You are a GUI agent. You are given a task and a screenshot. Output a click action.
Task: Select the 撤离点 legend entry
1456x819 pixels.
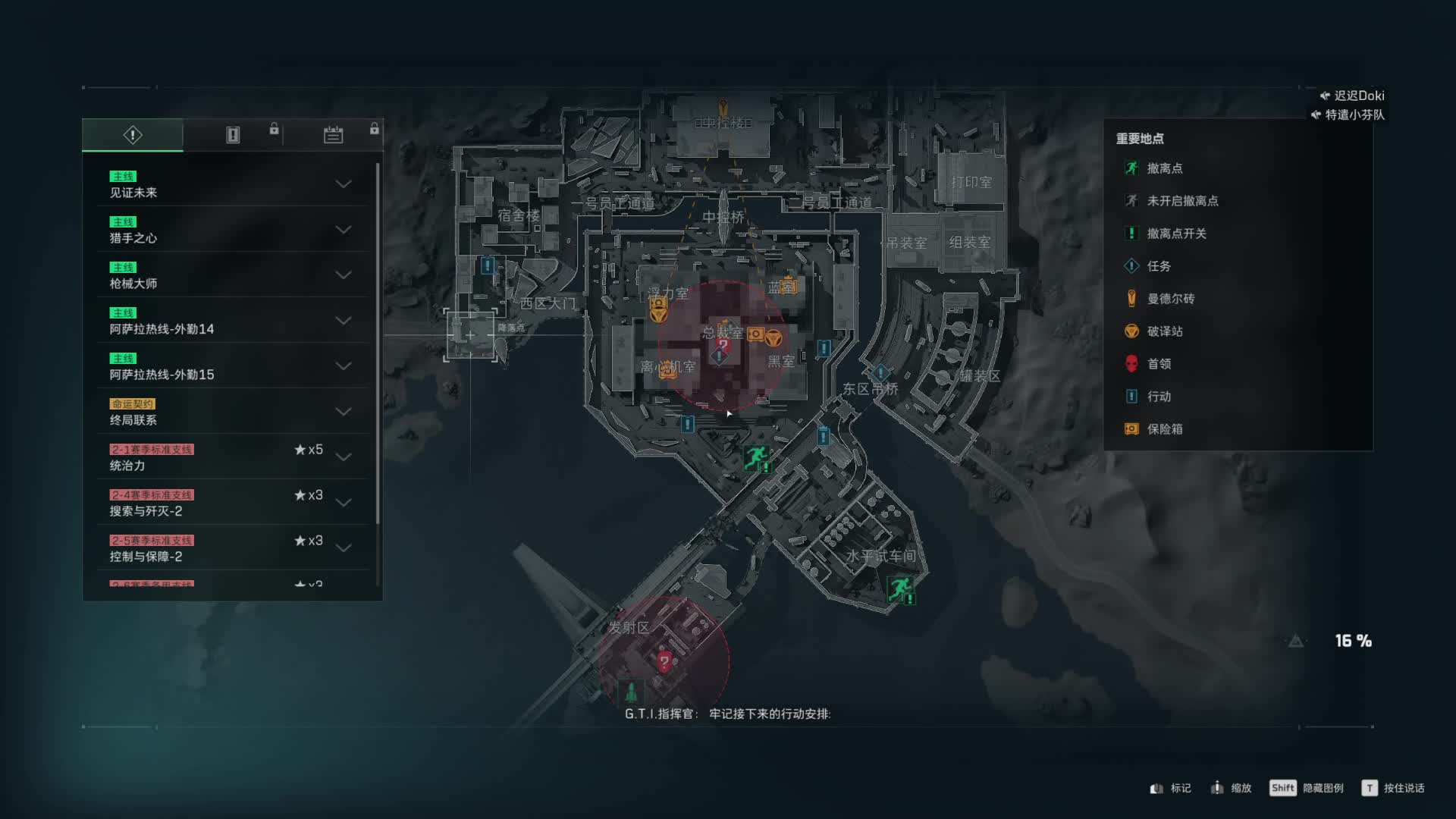(1164, 168)
